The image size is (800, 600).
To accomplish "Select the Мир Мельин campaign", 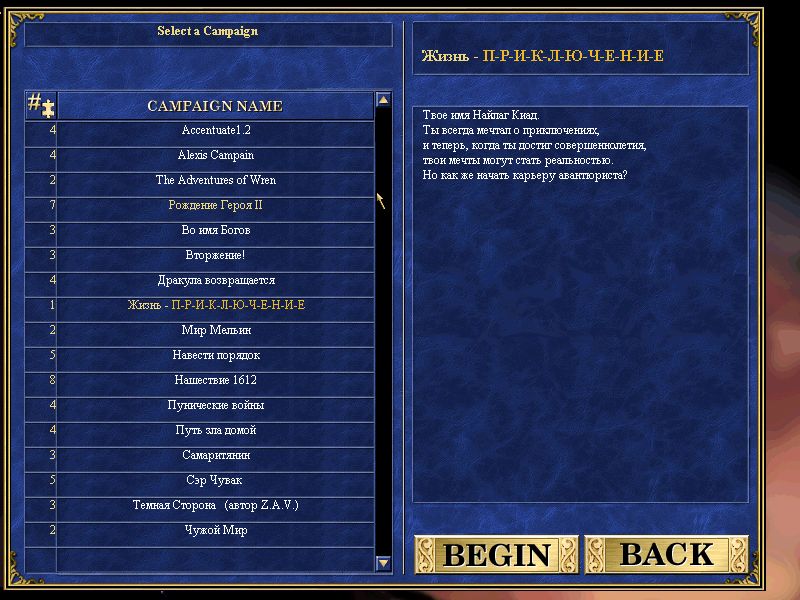I will click(x=215, y=331).
